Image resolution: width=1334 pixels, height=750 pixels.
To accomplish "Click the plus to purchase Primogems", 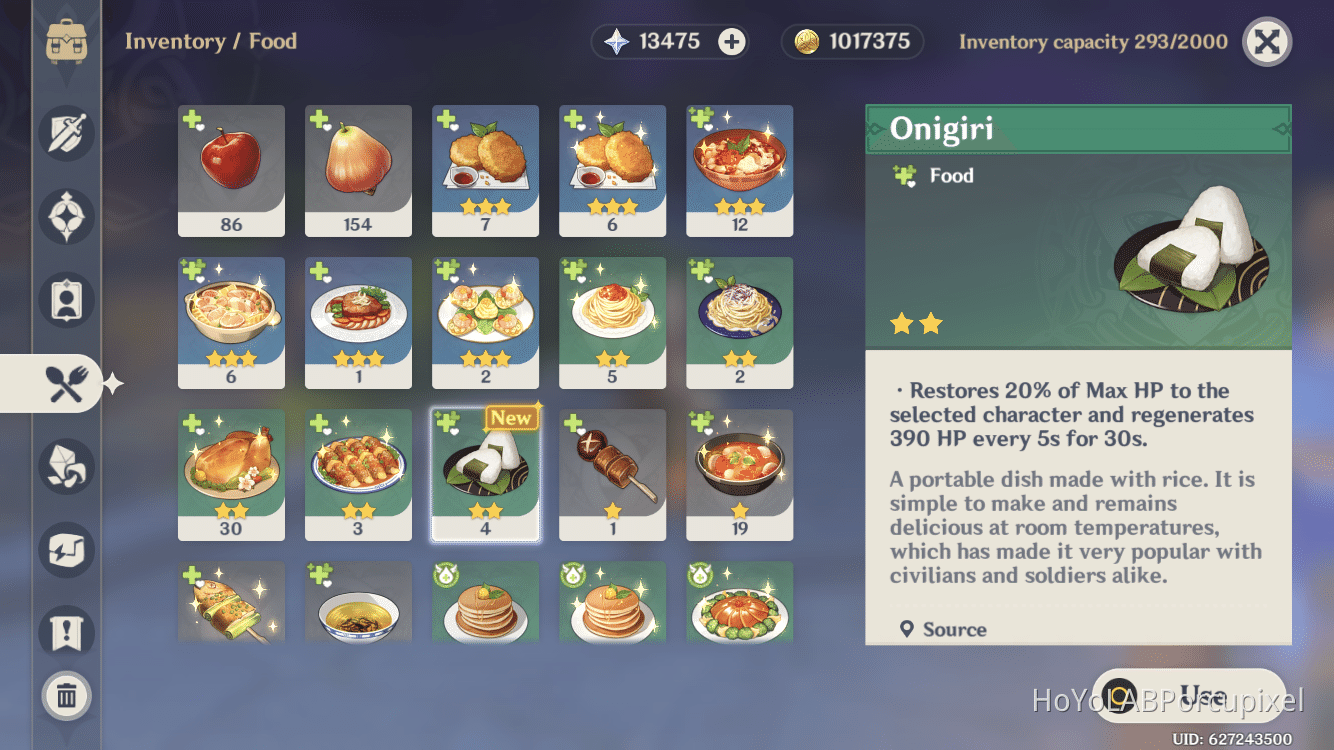I will pos(734,42).
